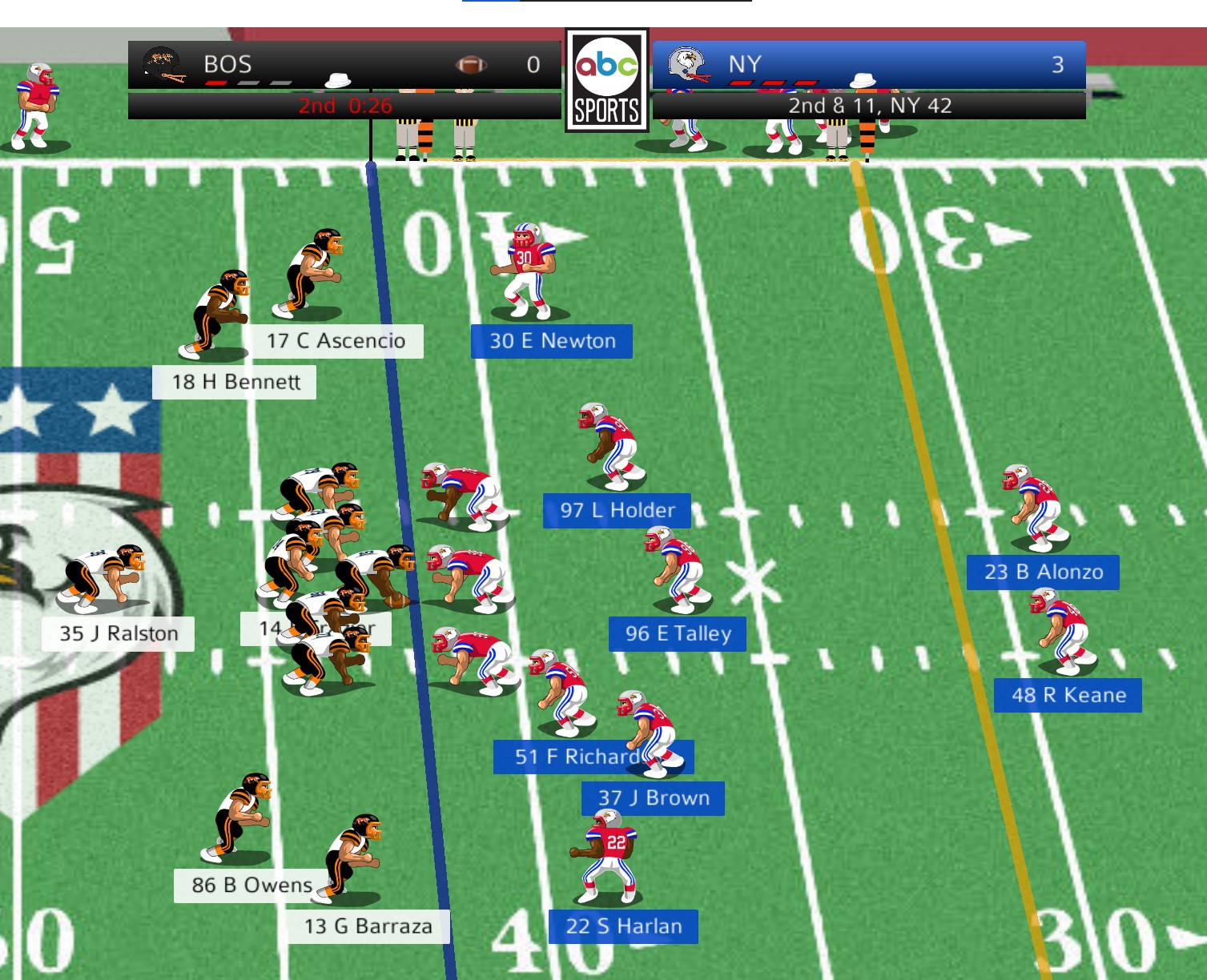Screen dimensions: 1207x980
Task: Click the NY team helmet logo
Action: tap(688, 64)
